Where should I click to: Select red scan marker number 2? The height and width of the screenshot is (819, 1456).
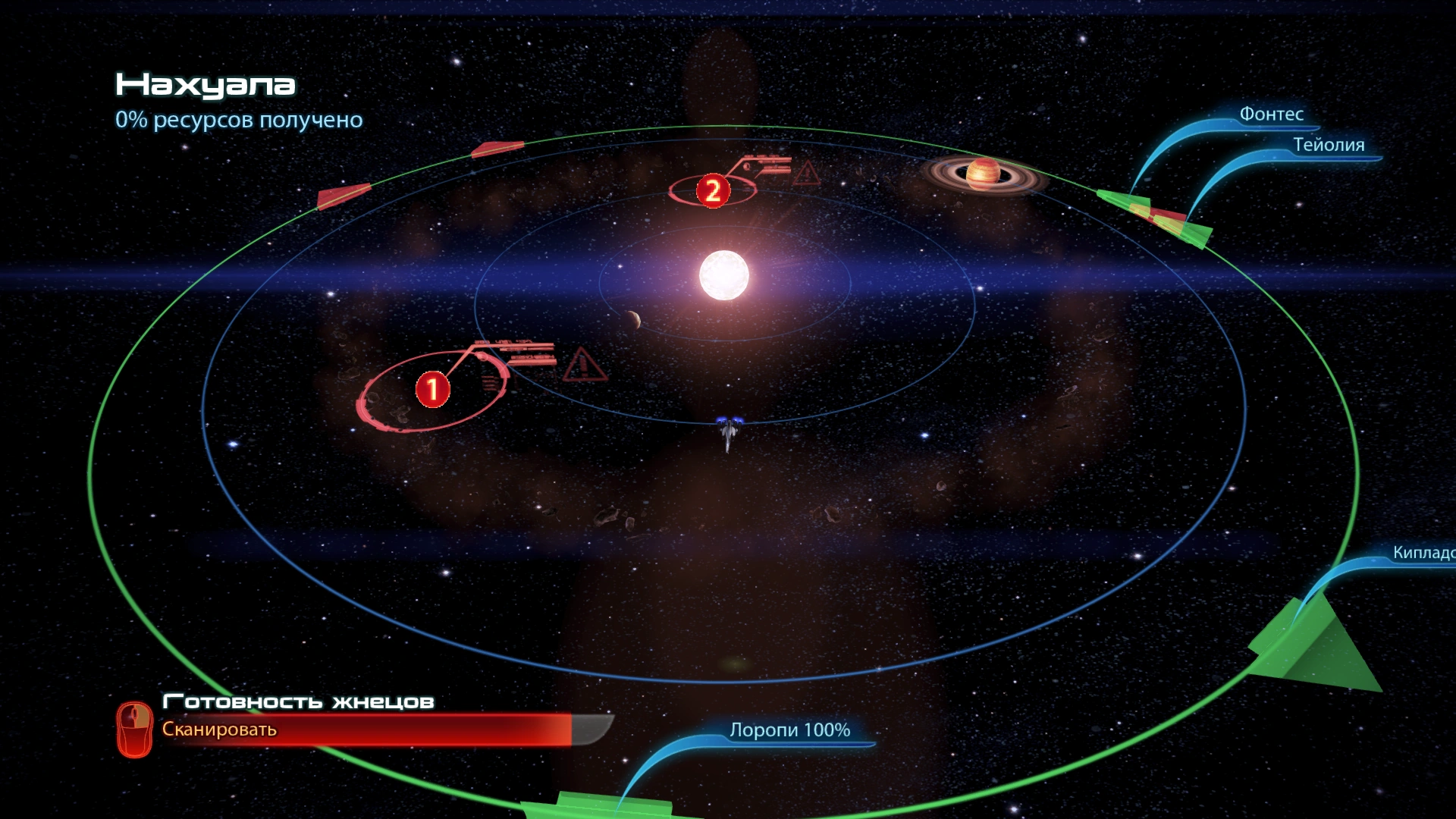[x=713, y=190]
